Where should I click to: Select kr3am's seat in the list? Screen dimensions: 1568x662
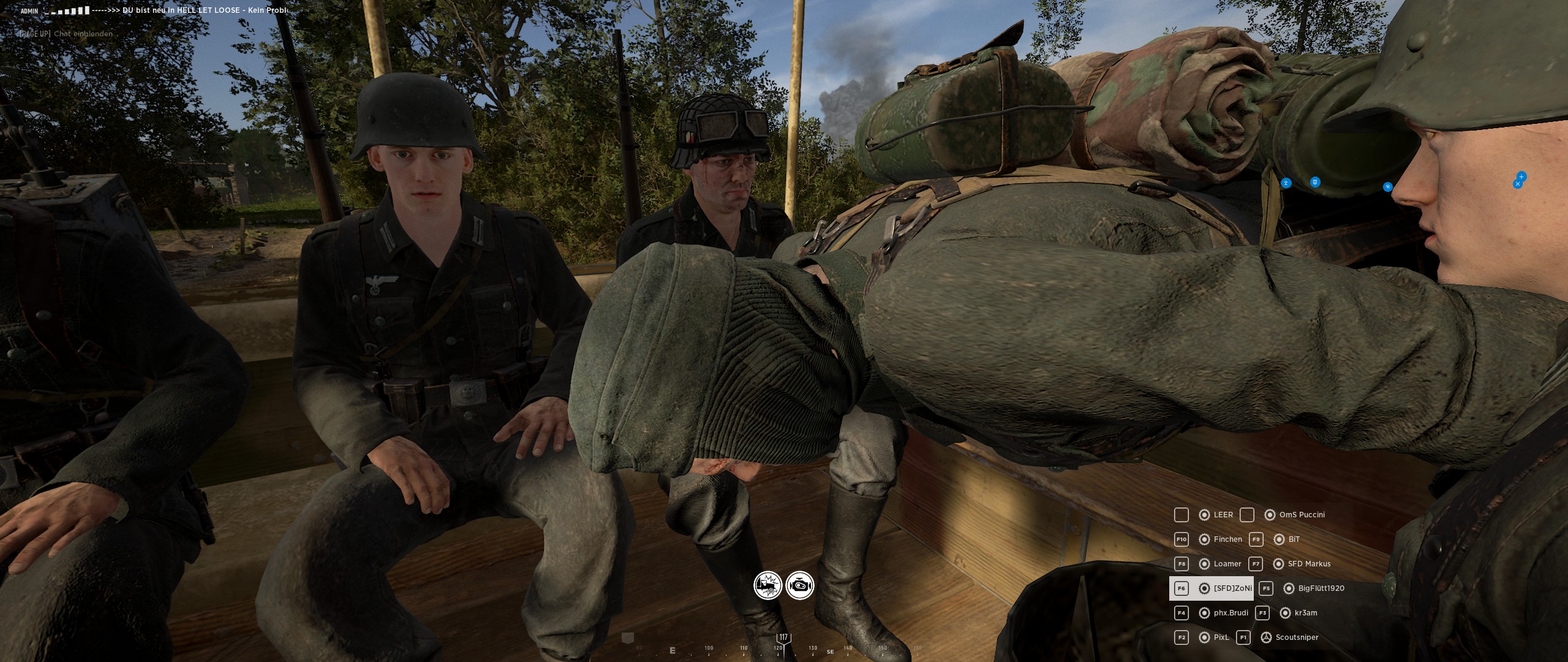[1305, 613]
